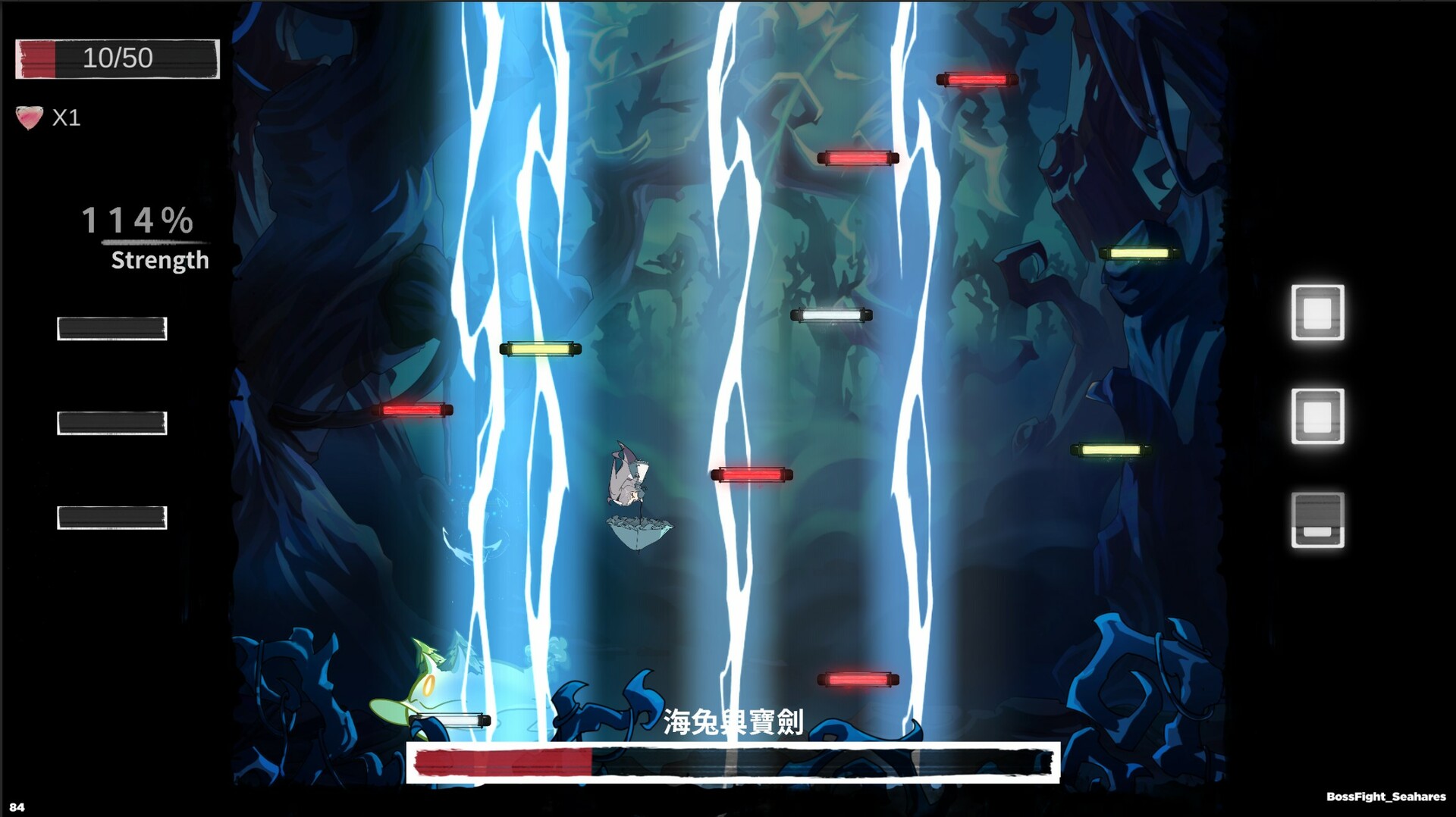Expand the X1 lives counter

click(x=67, y=117)
